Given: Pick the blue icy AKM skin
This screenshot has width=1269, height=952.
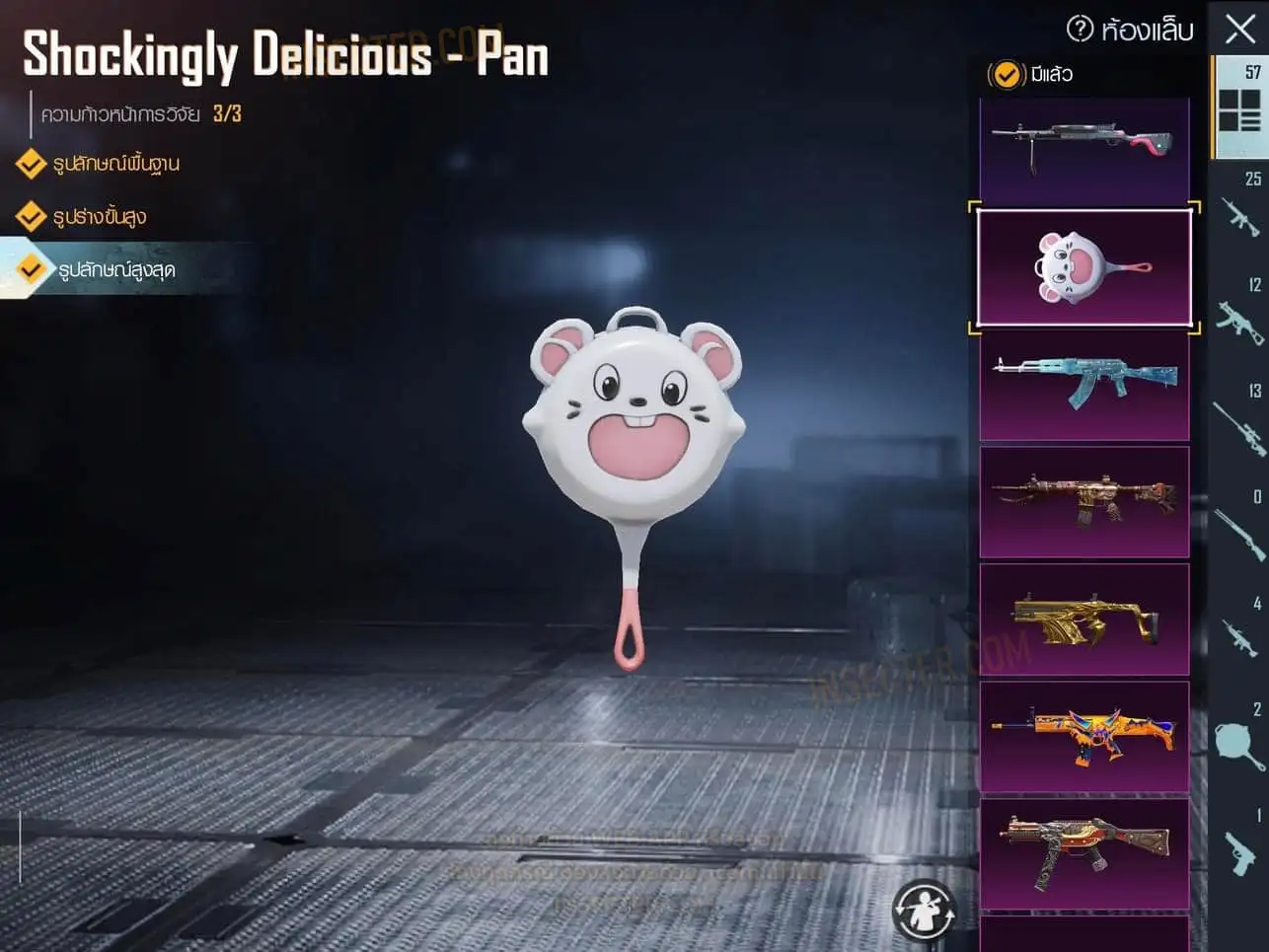Looking at the screenshot, I should (x=1083, y=384).
